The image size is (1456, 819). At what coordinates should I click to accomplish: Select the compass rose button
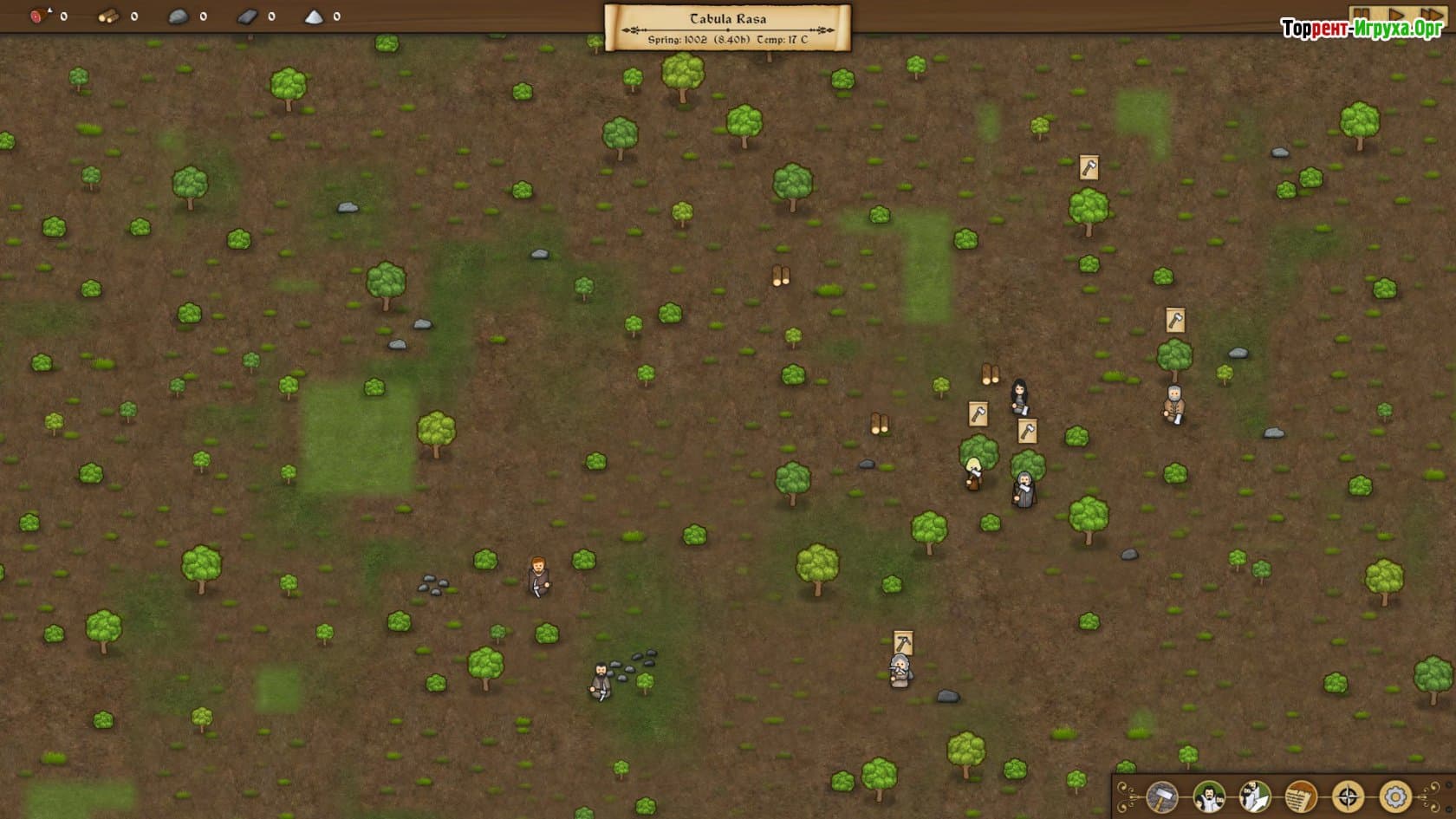point(1348,796)
